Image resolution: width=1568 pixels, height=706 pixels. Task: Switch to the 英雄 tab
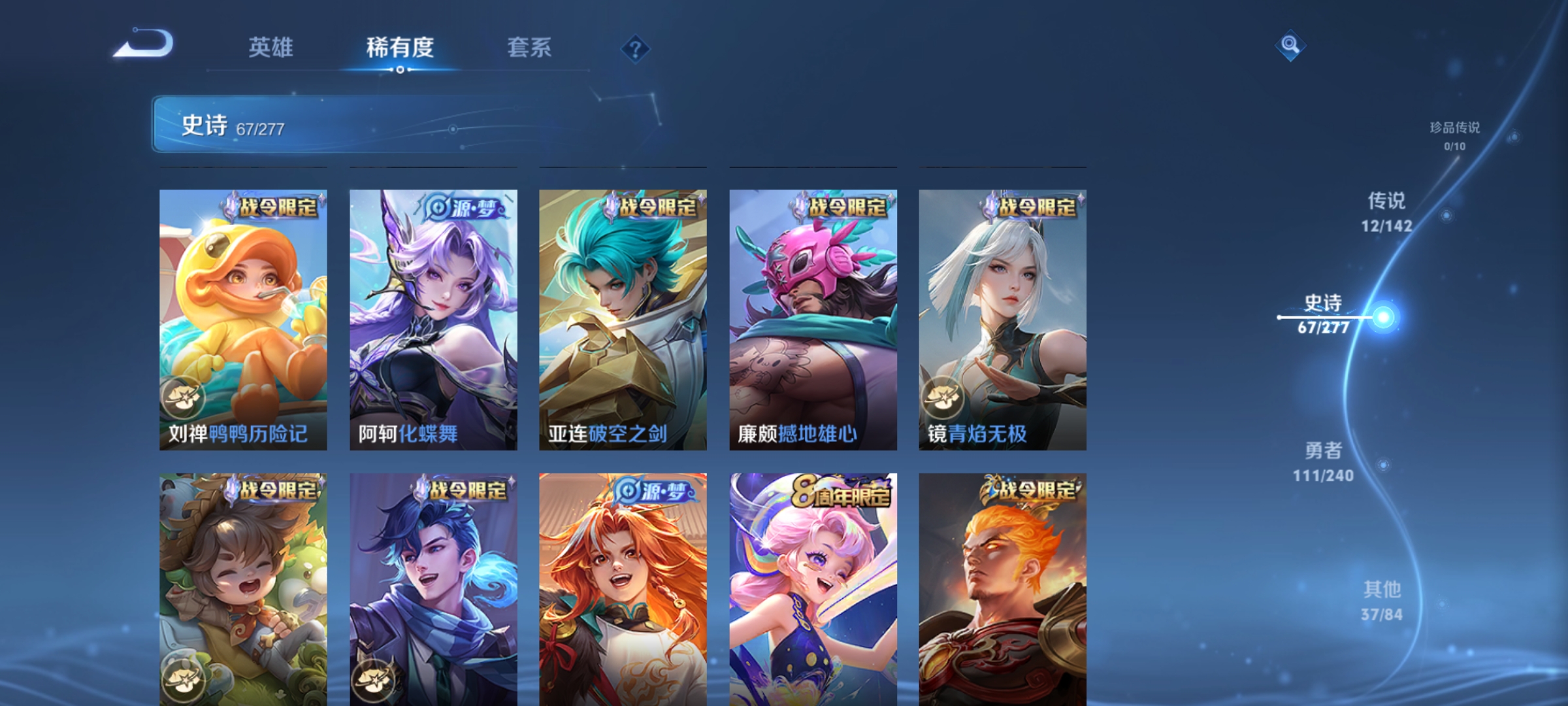pyautogui.click(x=272, y=47)
